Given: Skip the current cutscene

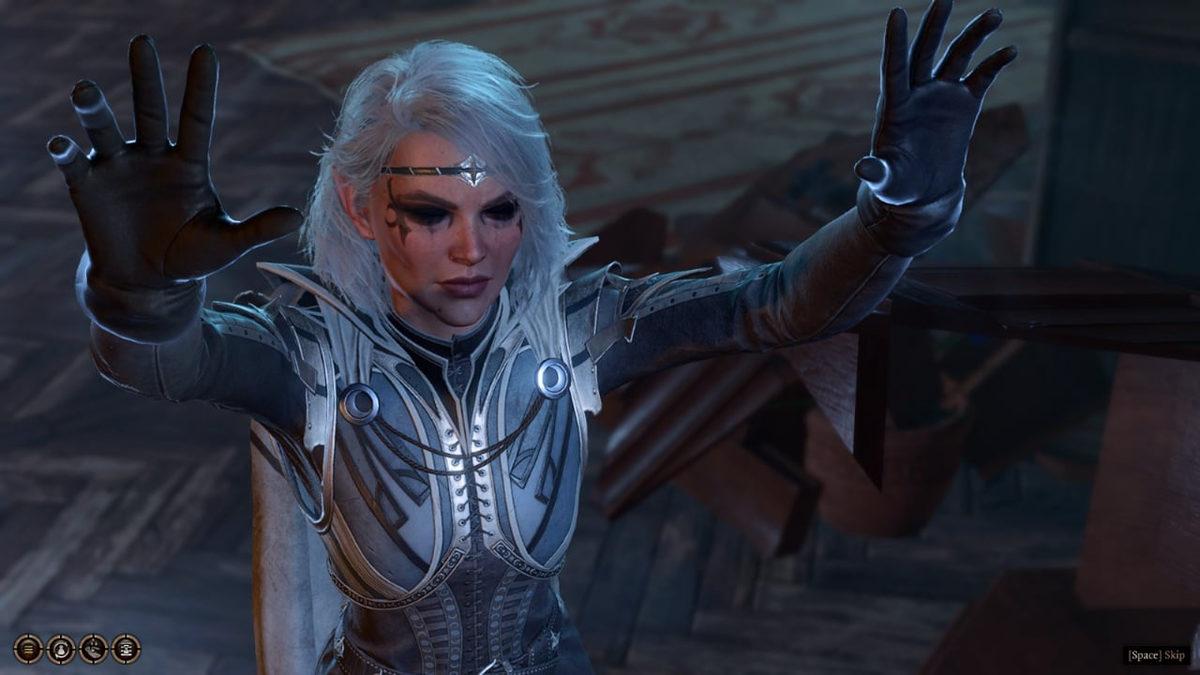Looking at the screenshot, I should [1156, 655].
